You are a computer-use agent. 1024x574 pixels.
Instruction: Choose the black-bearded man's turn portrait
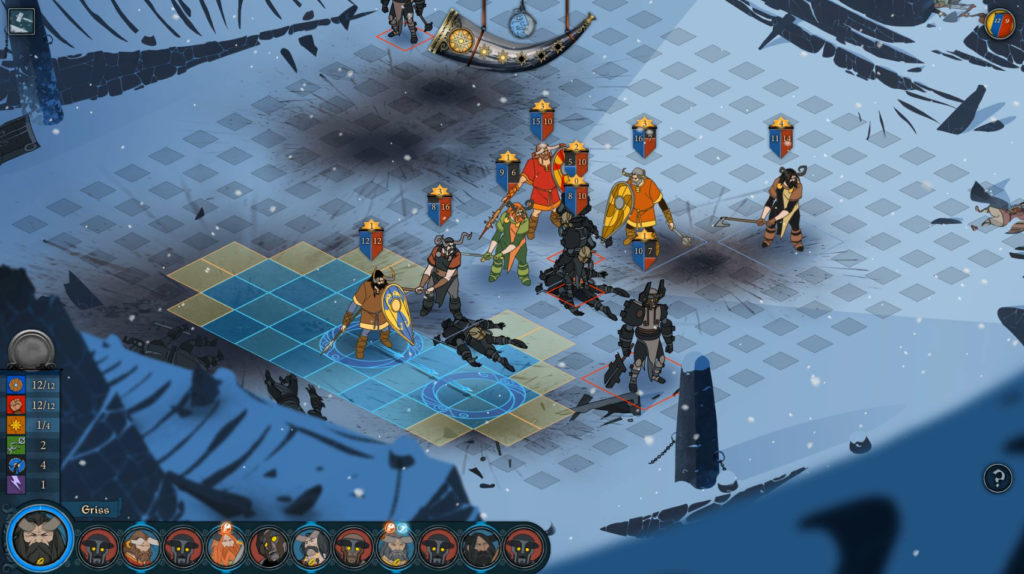pyautogui.click(x=481, y=547)
